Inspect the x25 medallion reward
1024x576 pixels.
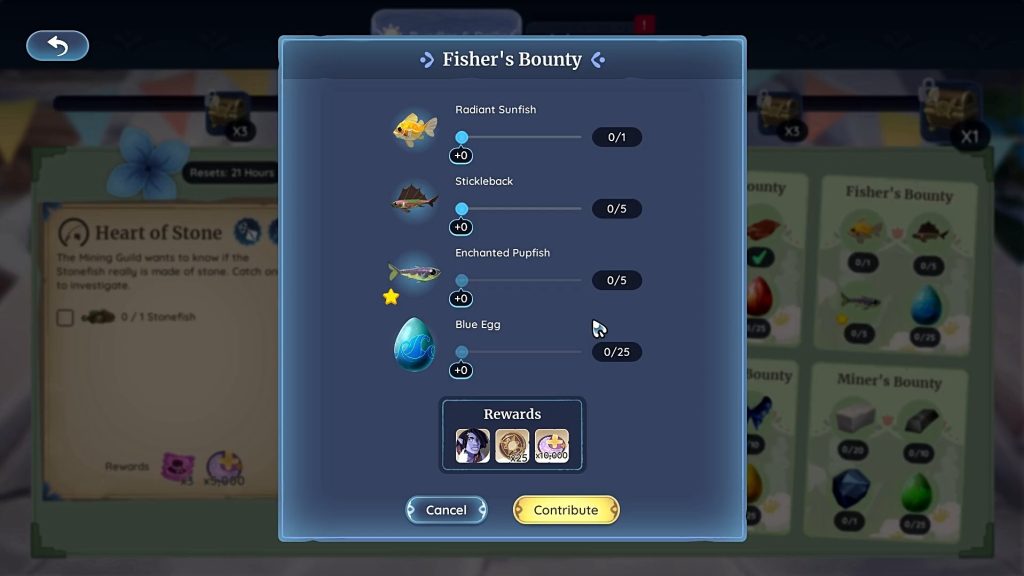coord(512,445)
